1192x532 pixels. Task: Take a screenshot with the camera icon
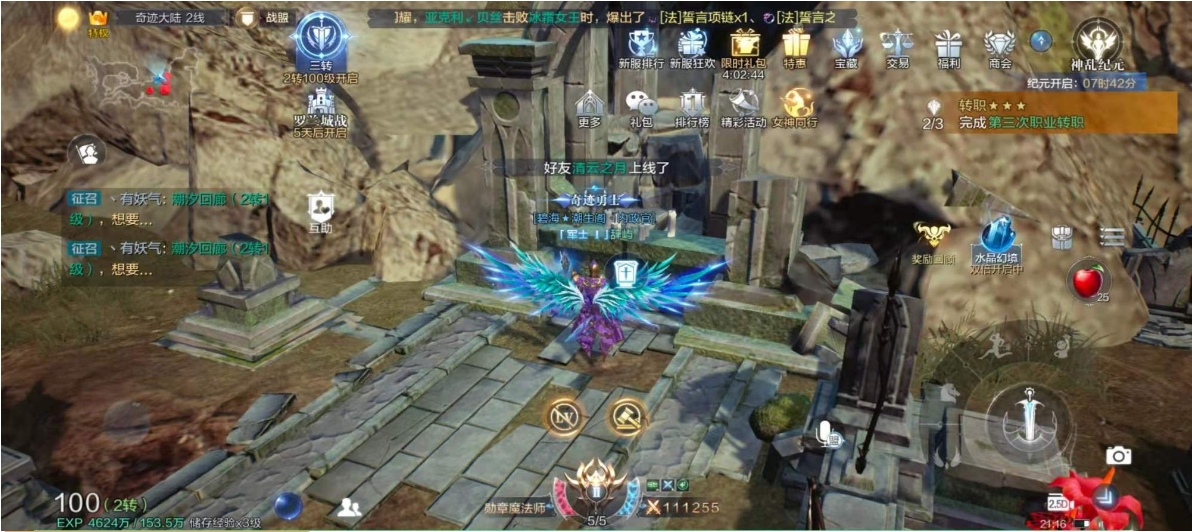[x=1118, y=456]
